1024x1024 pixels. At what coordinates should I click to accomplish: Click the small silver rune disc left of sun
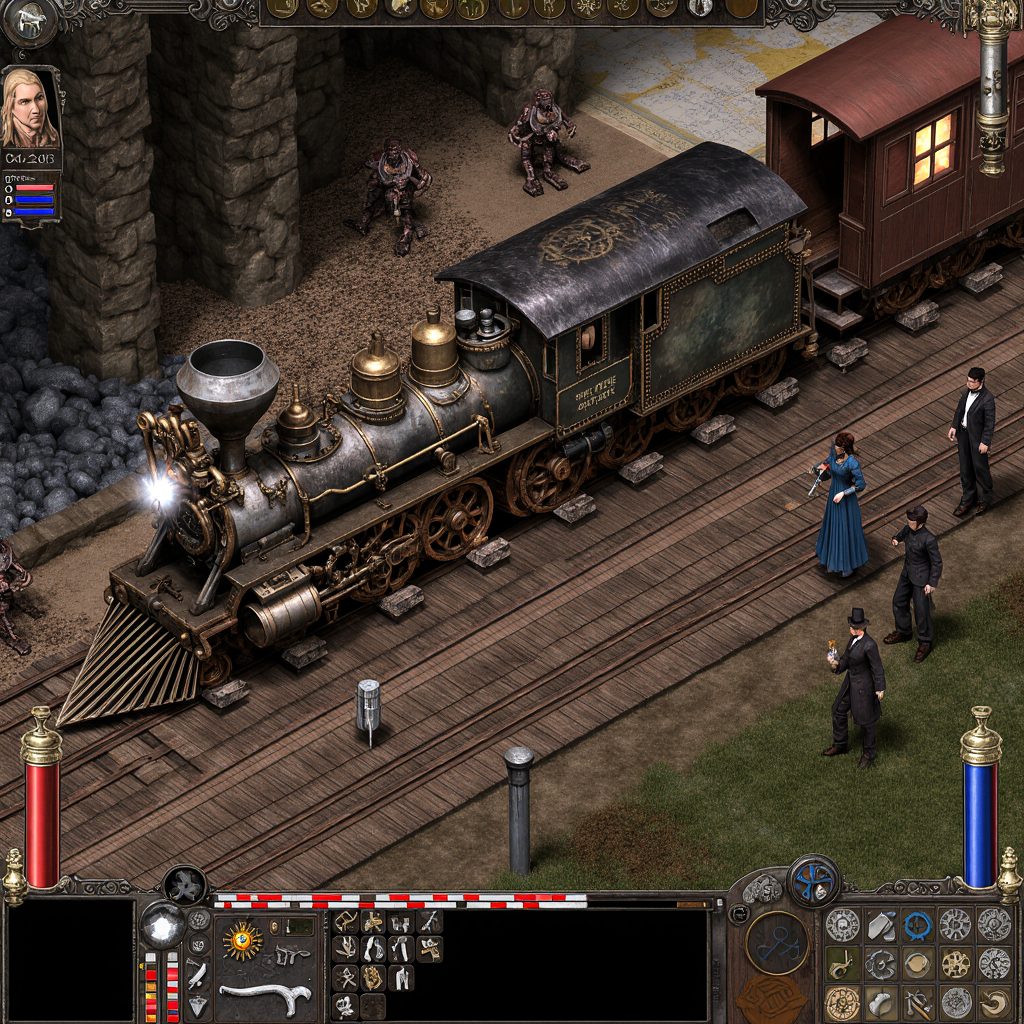pyautogui.click(x=198, y=920)
